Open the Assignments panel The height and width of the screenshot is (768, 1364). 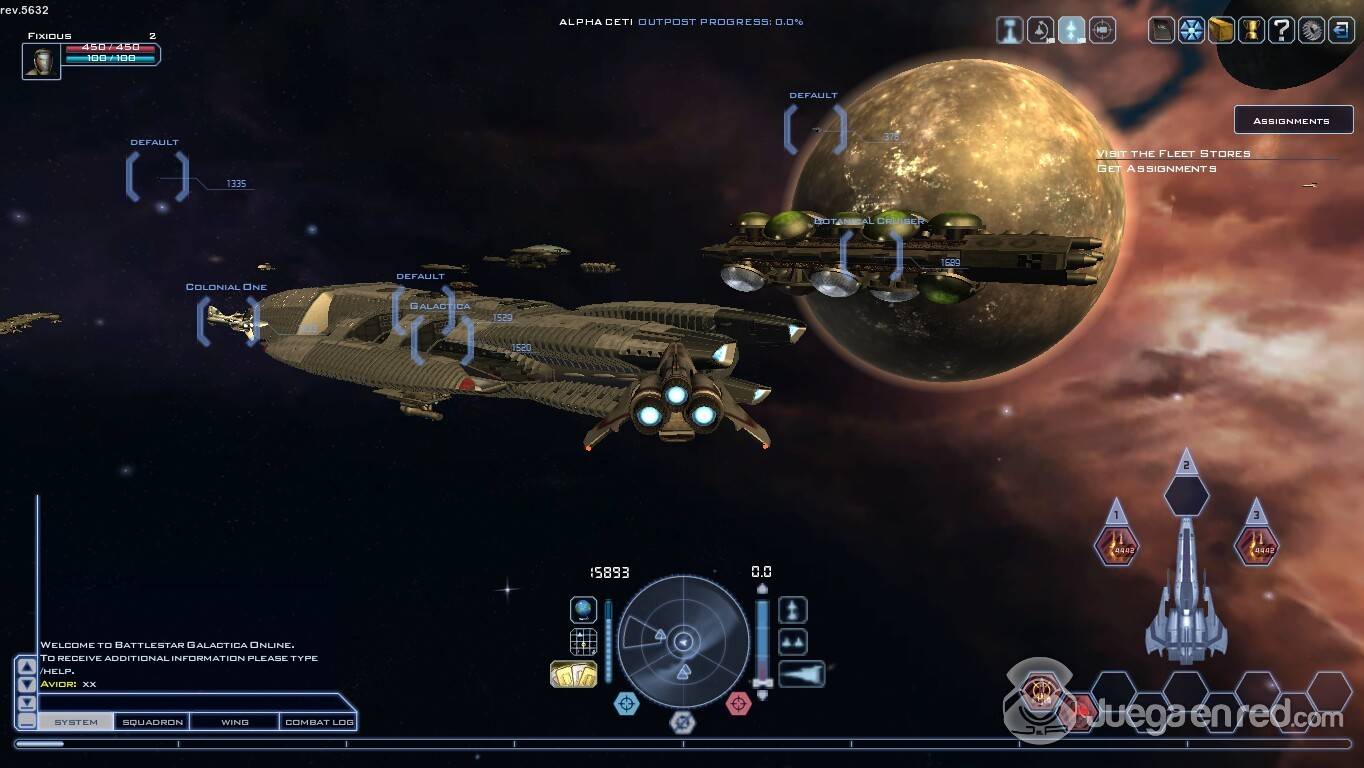1292,121
